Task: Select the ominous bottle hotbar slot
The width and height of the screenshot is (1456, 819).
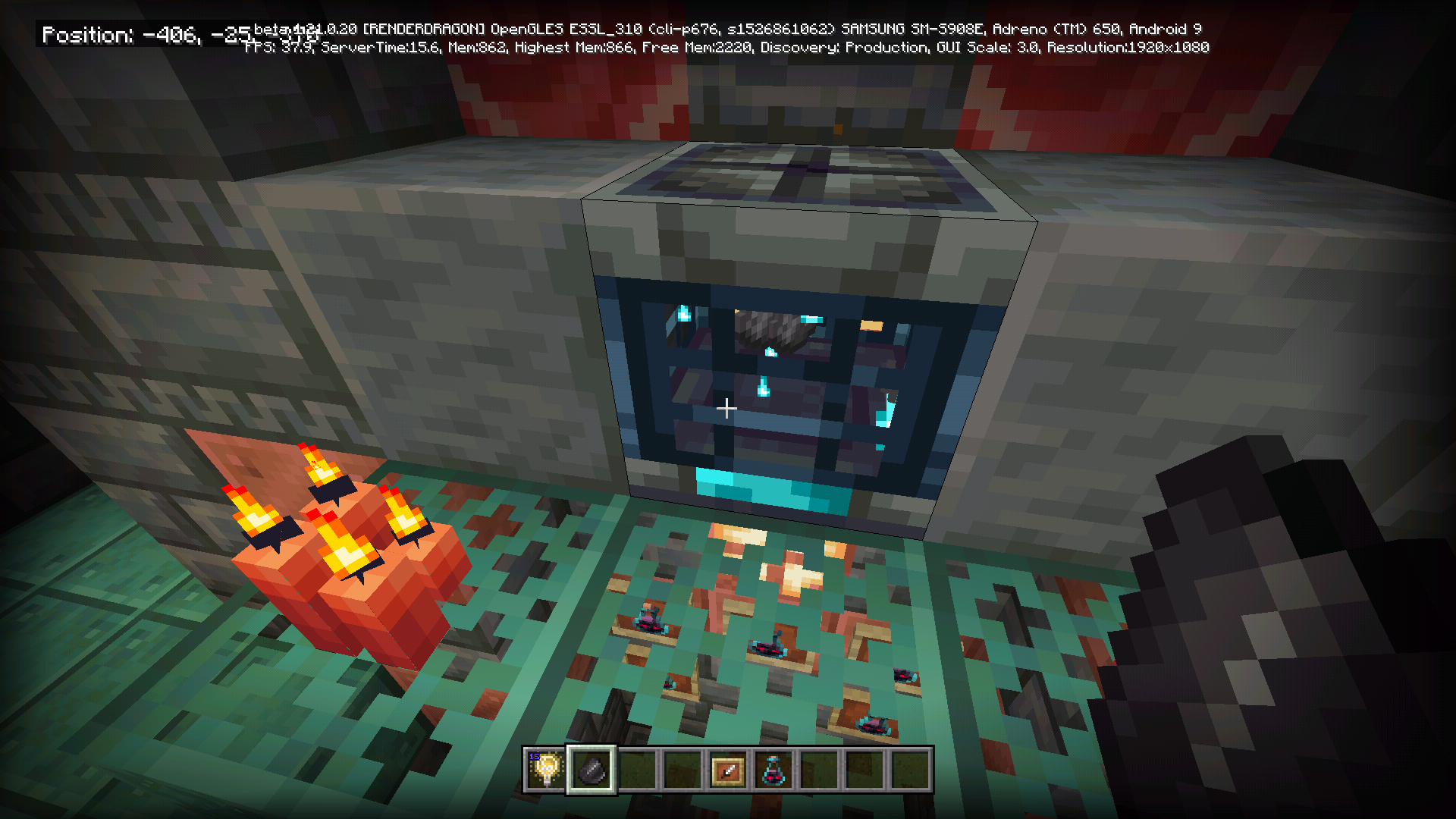Action: tap(773, 770)
